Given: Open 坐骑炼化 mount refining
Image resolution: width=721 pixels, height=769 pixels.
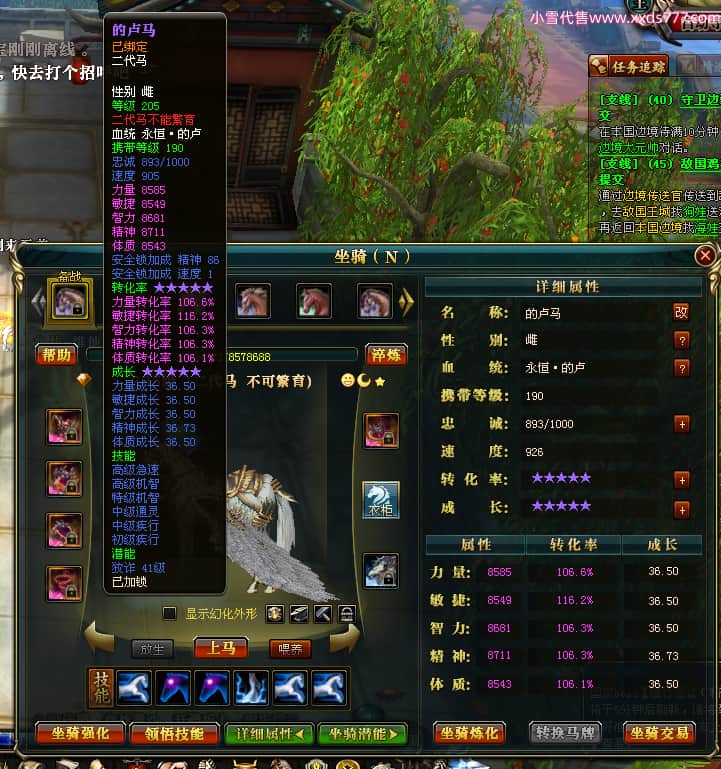Looking at the screenshot, I should 469,733.
